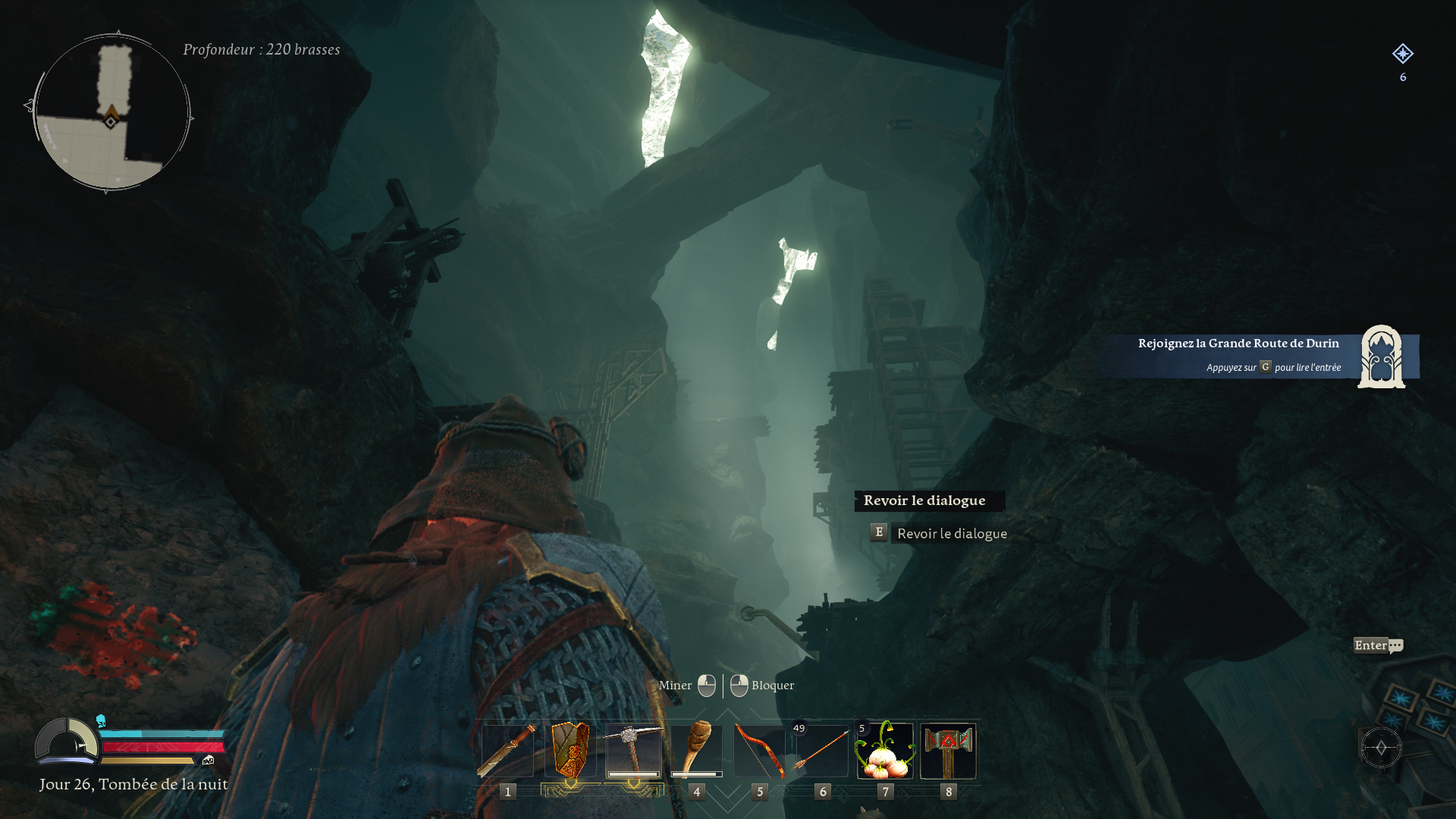The width and height of the screenshot is (1456, 819).
Task: Click the compass emblem in the corner
Action: click(1381, 748)
